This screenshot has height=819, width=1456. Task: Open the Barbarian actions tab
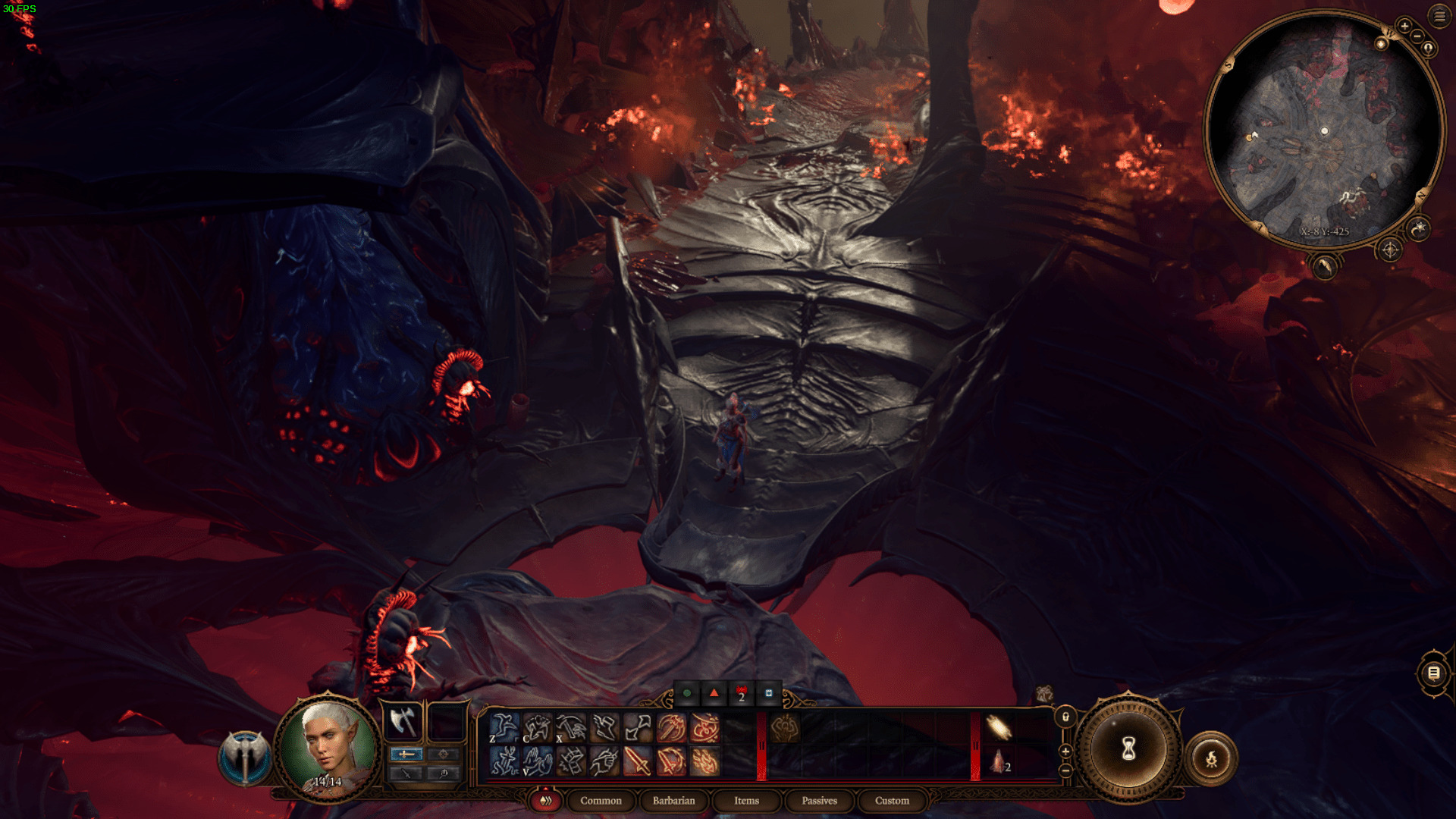(673, 801)
